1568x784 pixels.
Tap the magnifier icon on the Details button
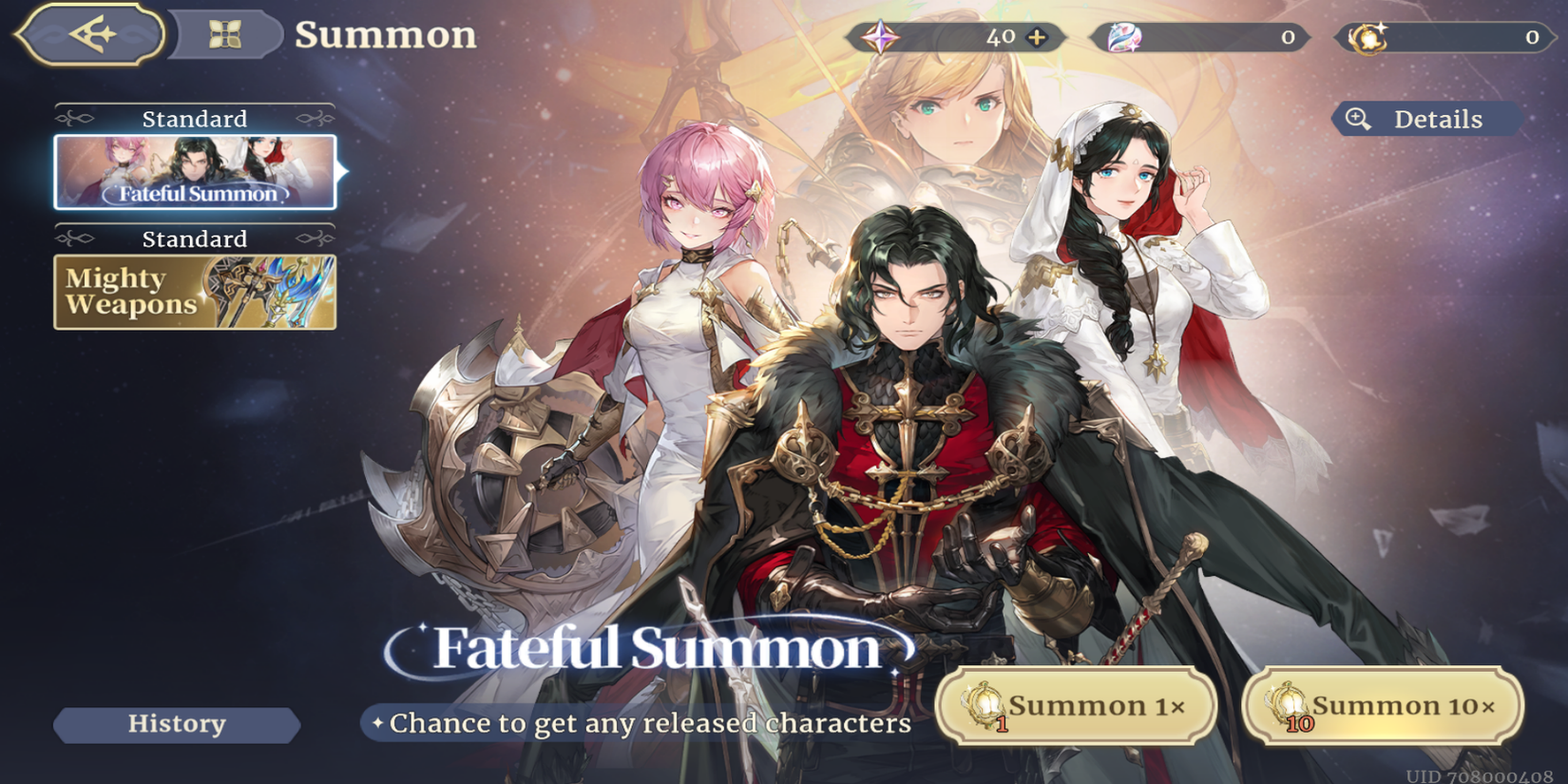coord(1357,119)
